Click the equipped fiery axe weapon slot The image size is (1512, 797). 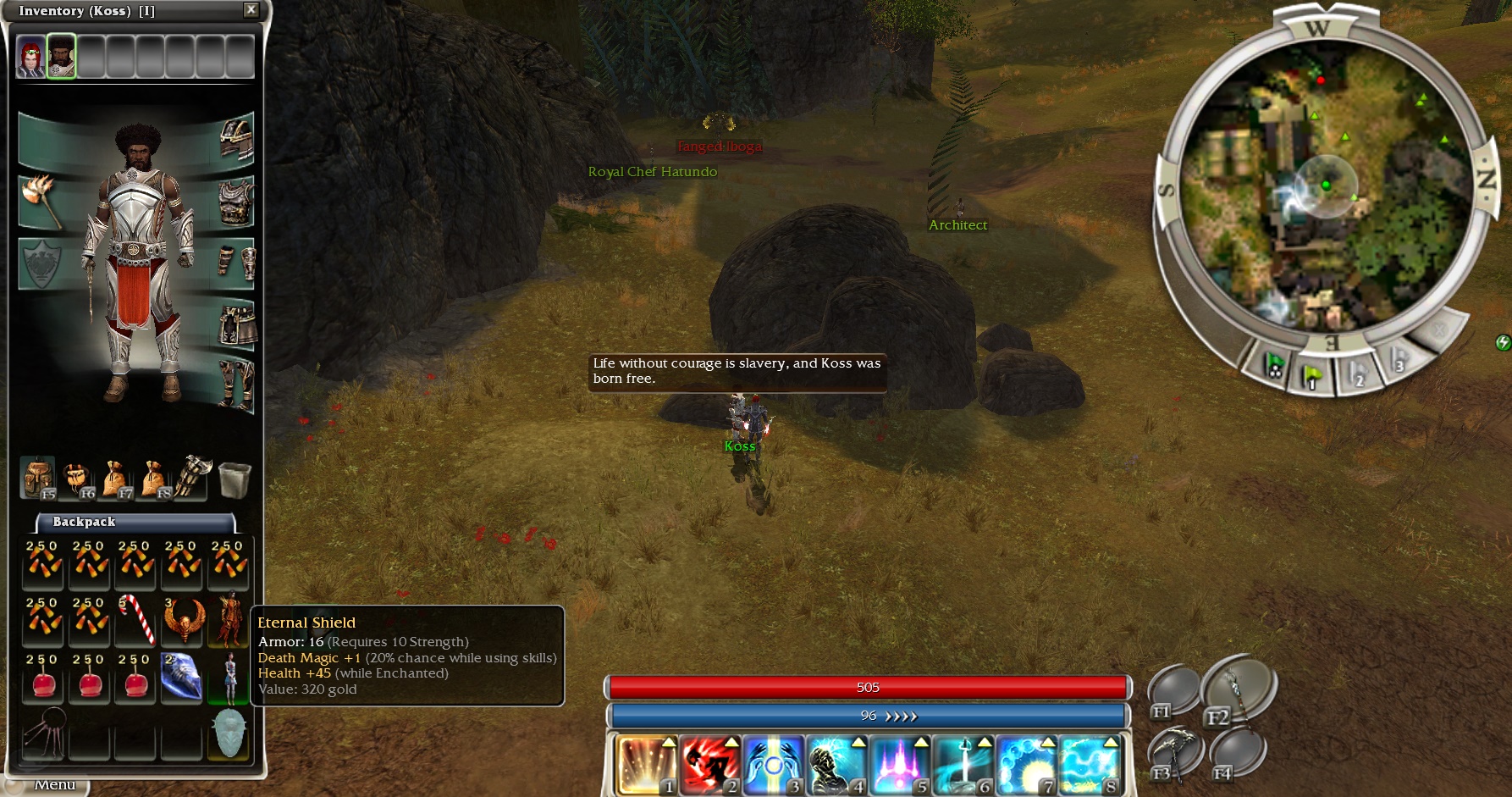coord(40,202)
